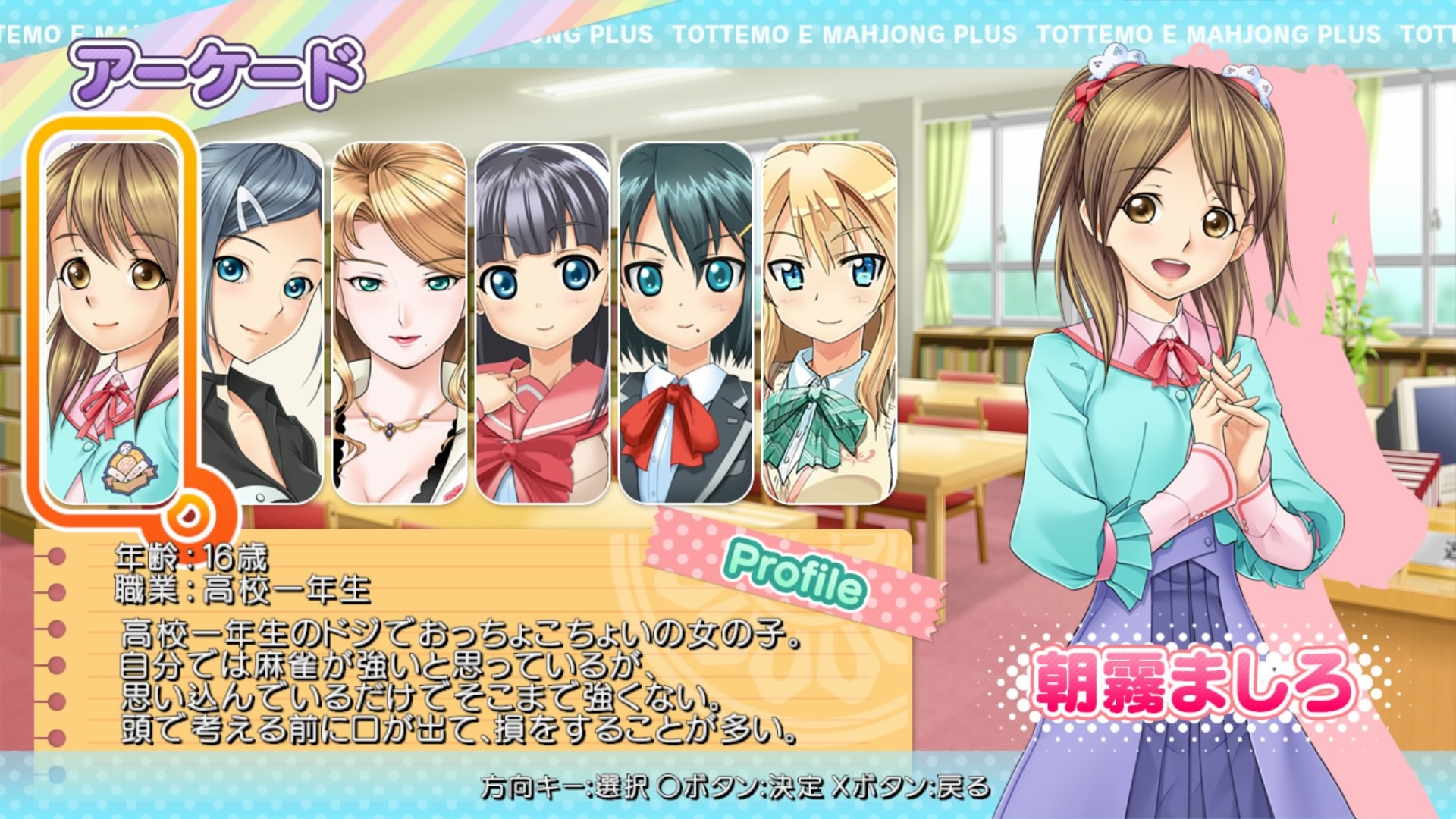This screenshot has width=1456, height=819.
Task: Pick the wavy-haired woman with necklace
Action: point(399,322)
